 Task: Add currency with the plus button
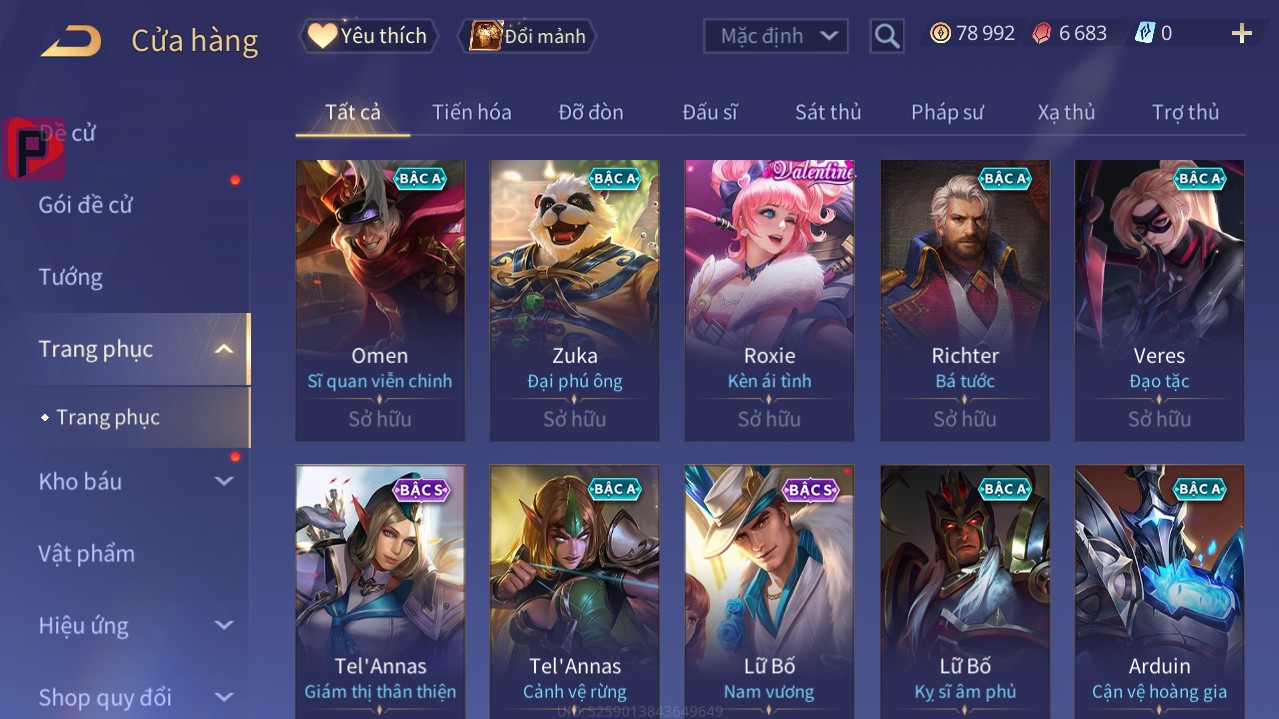pyautogui.click(x=1242, y=34)
